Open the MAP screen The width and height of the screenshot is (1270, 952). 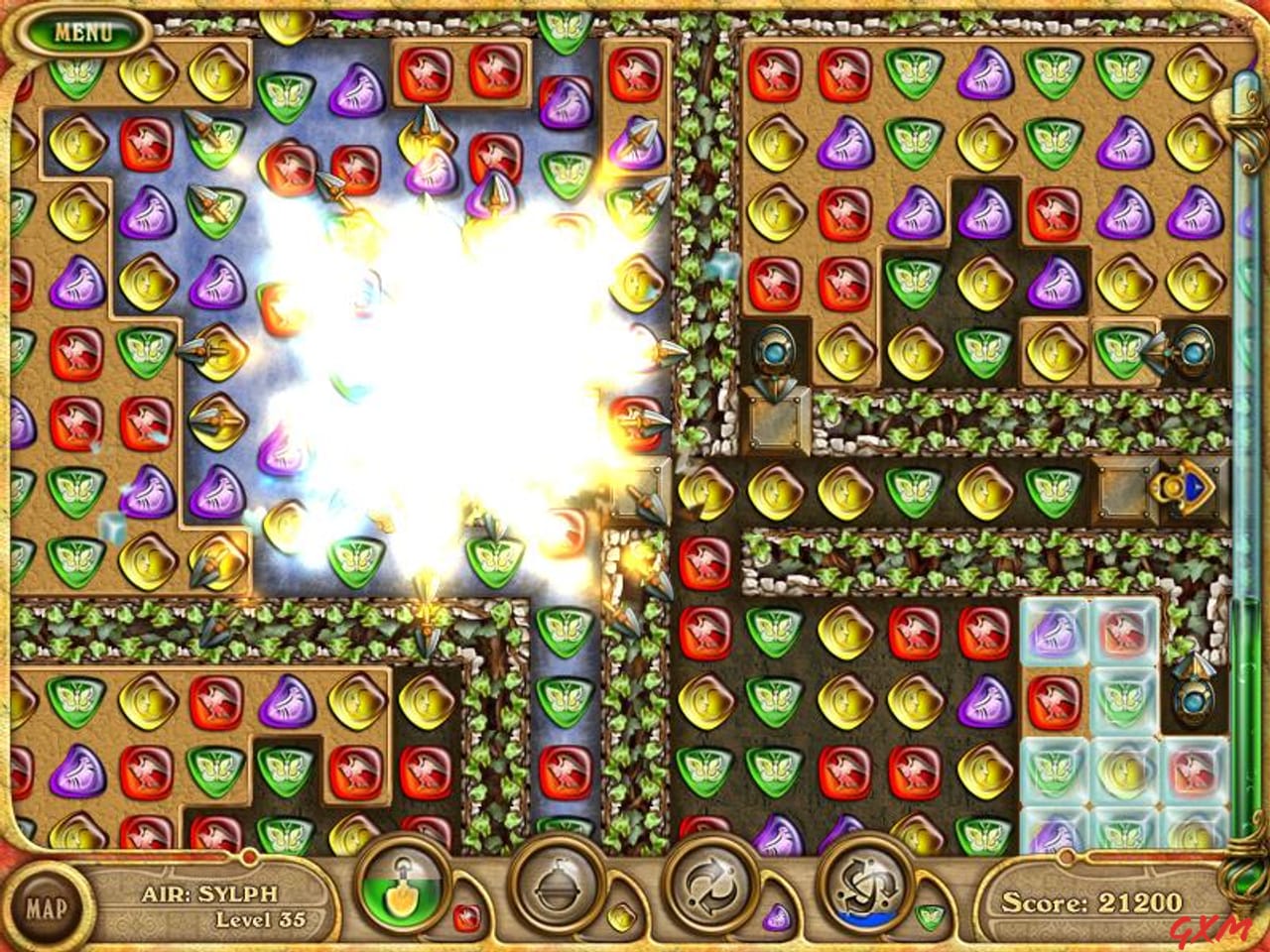tap(47, 907)
